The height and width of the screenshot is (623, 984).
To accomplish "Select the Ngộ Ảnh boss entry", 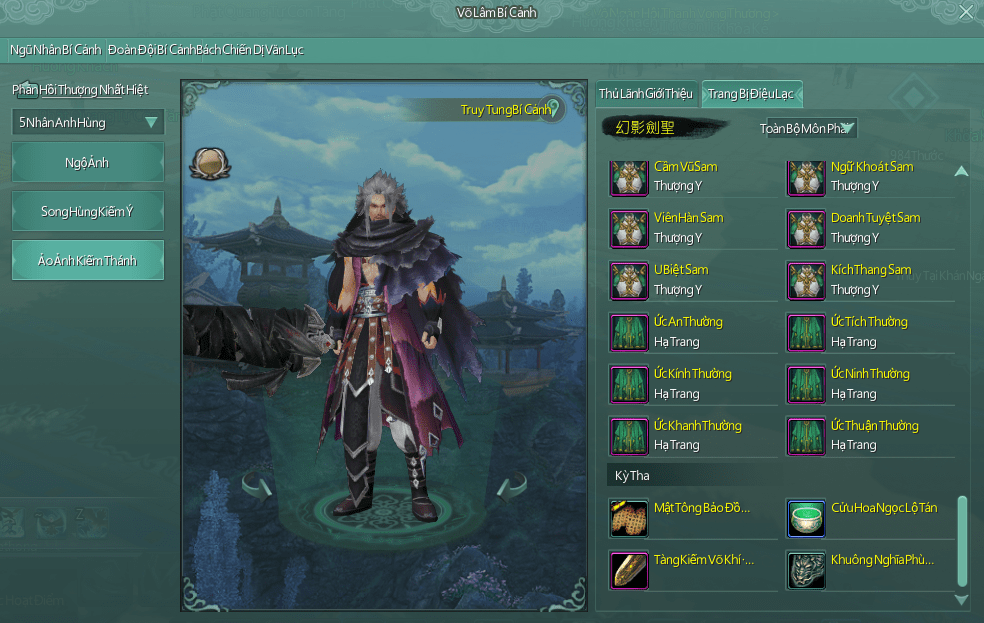I will [88, 162].
